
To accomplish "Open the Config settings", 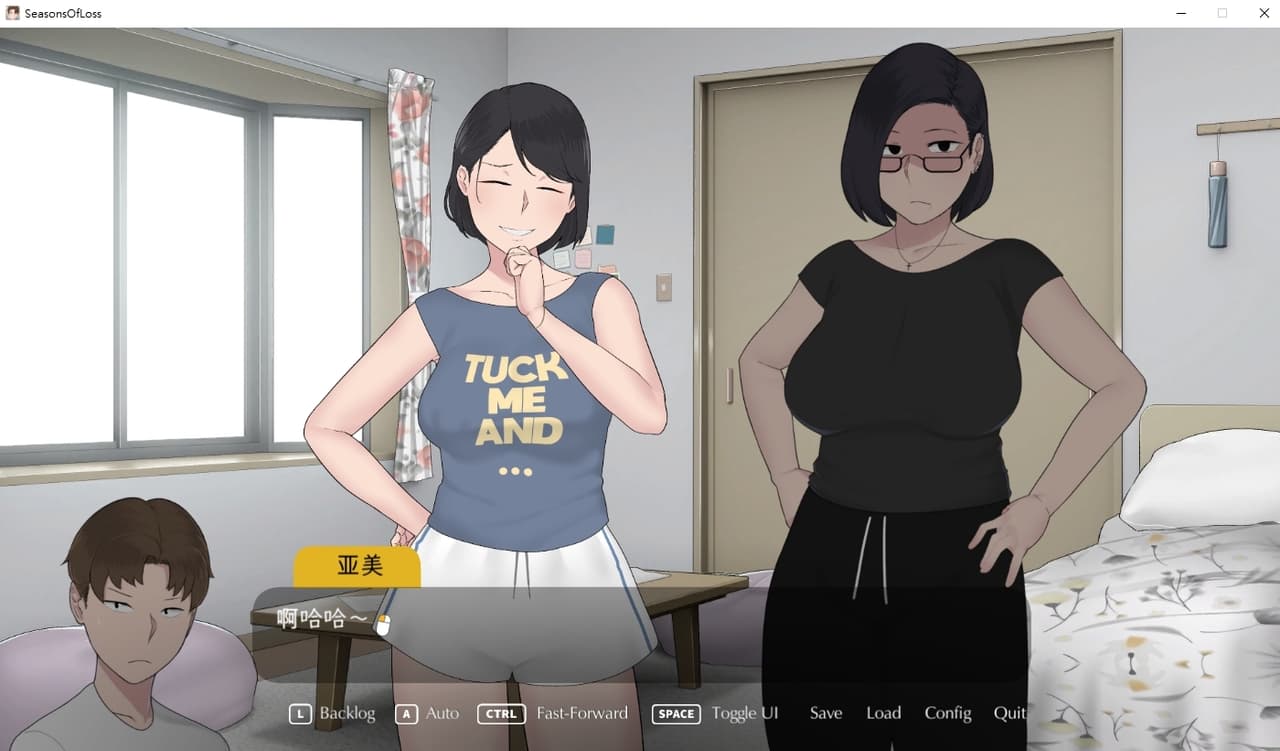I will pyautogui.click(x=947, y=713).
